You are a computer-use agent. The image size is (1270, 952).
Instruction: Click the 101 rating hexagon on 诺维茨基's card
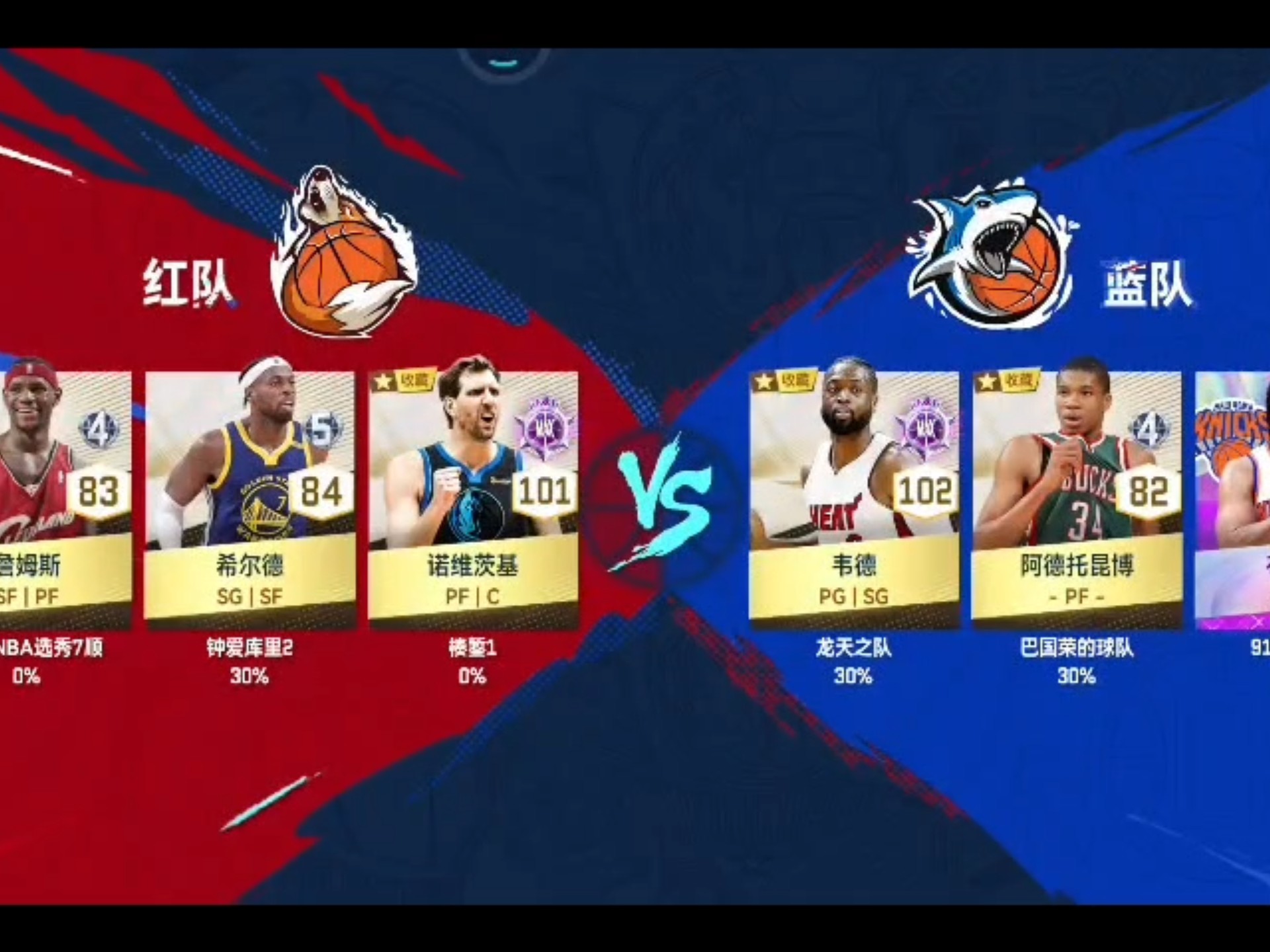(544, 489)
